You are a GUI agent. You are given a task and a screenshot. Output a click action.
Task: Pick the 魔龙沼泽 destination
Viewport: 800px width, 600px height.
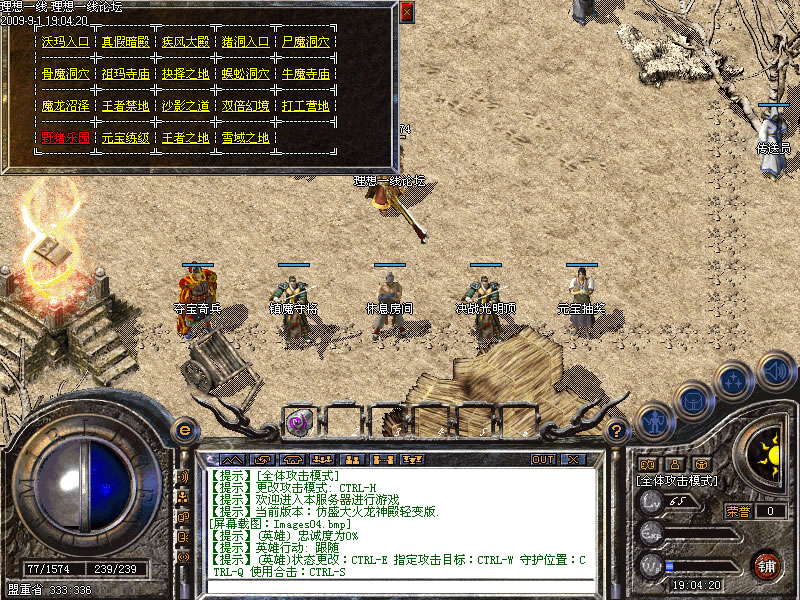66,105
